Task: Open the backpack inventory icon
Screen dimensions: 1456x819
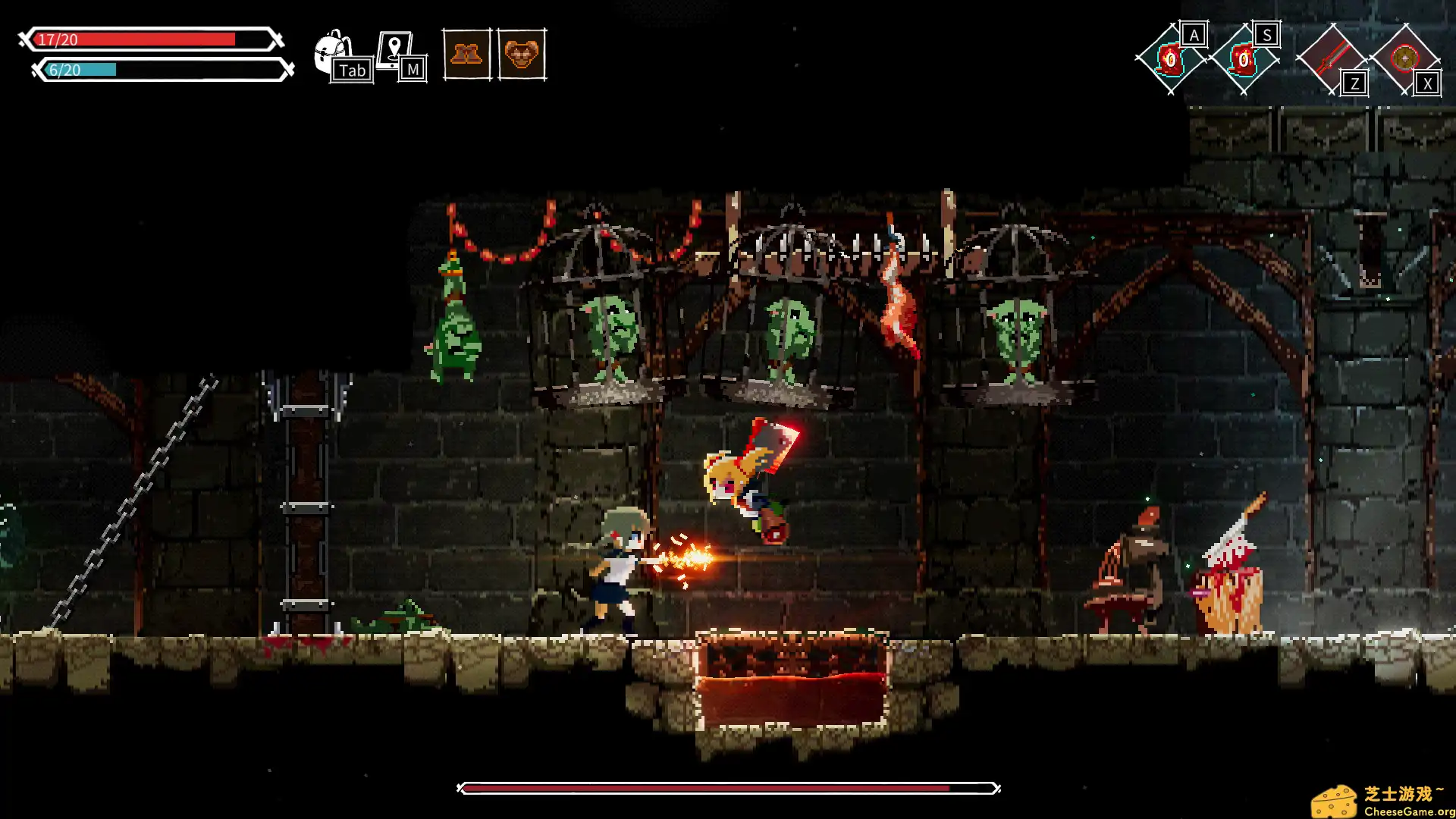Action: 331,47
